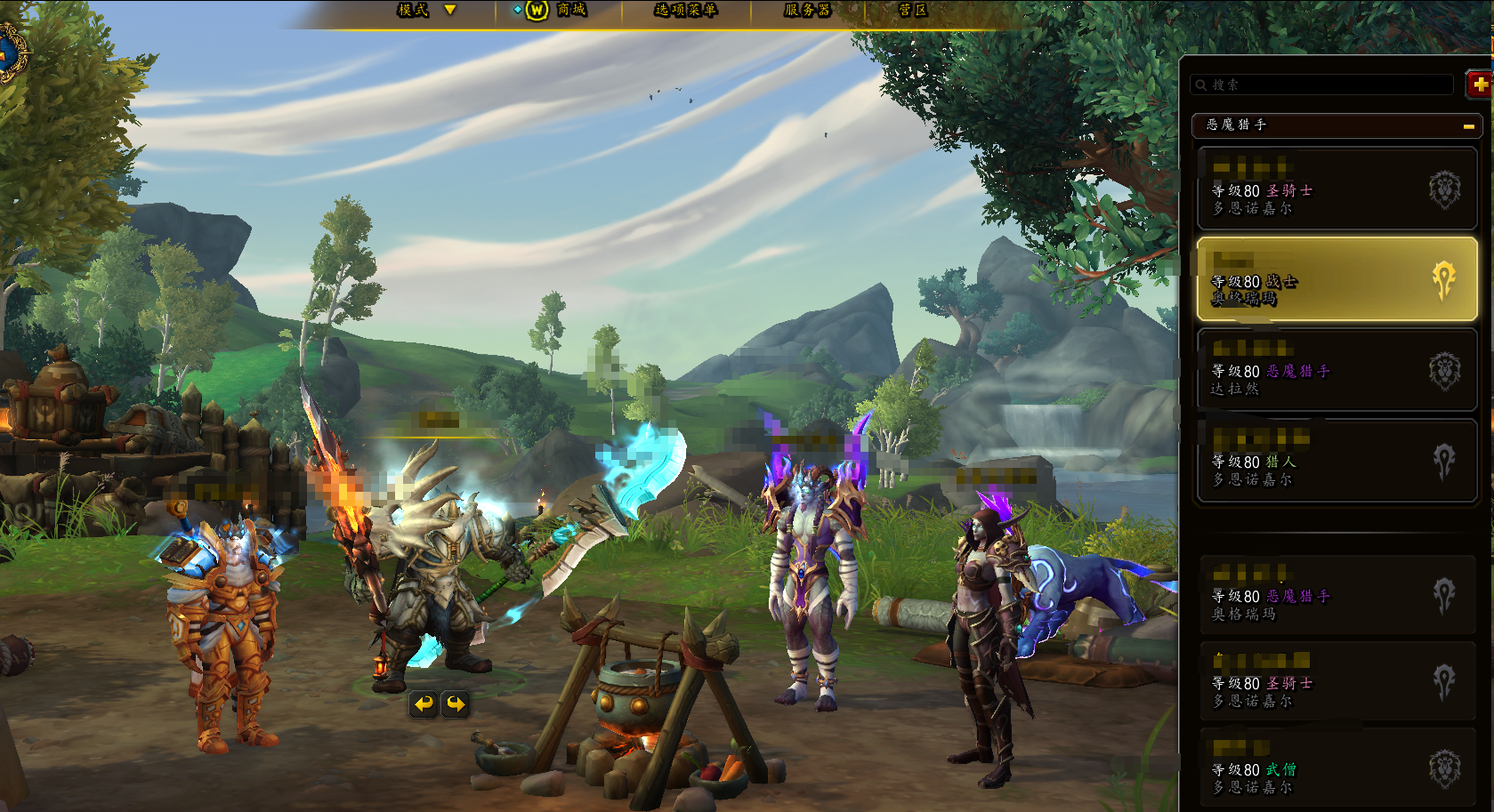Select the 恶魔猎手 character on 达拉然
The image size is (1494, 812).
tap(1337, 370)
